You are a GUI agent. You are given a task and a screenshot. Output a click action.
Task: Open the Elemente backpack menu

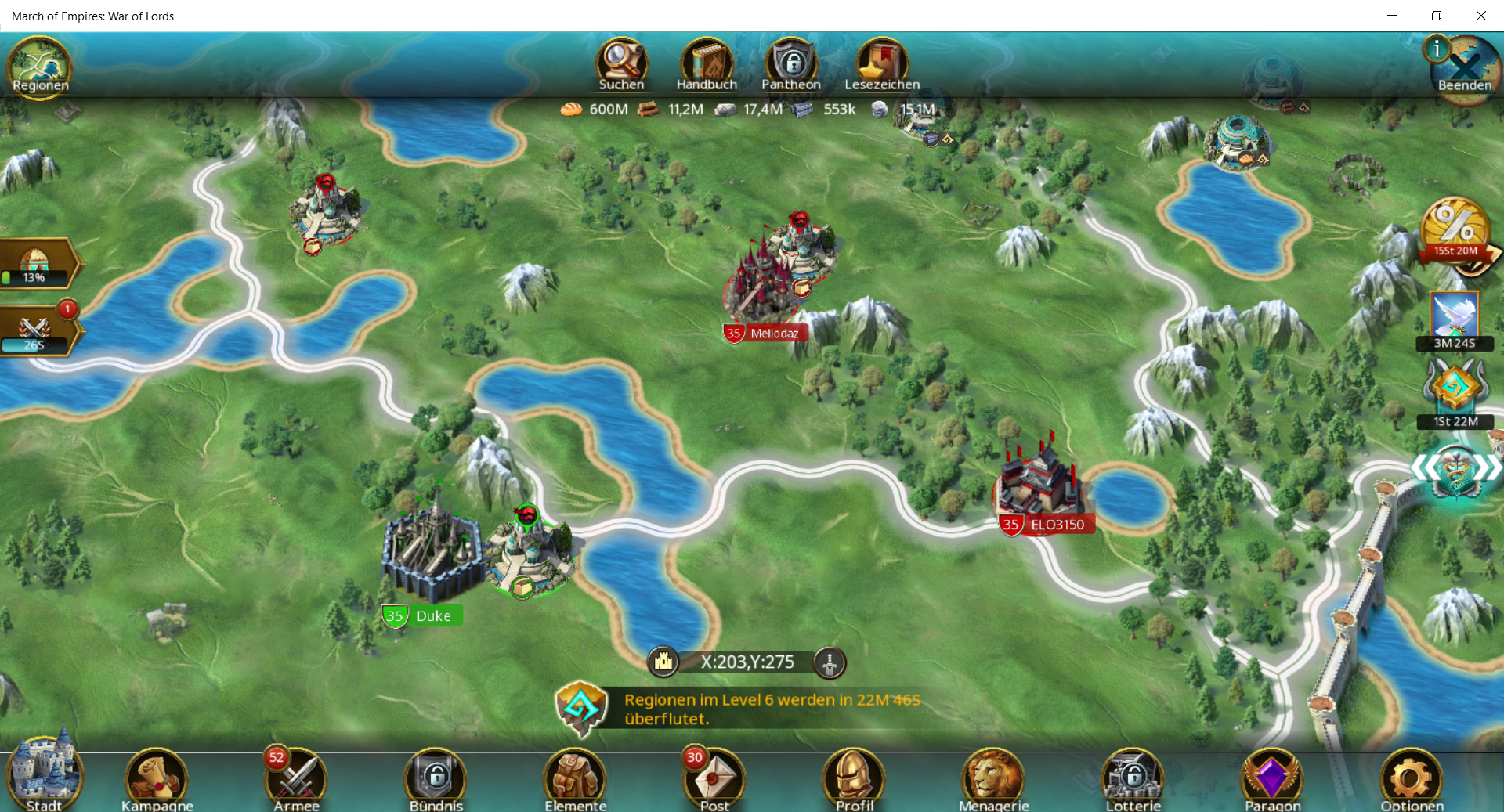pos(575,779)
